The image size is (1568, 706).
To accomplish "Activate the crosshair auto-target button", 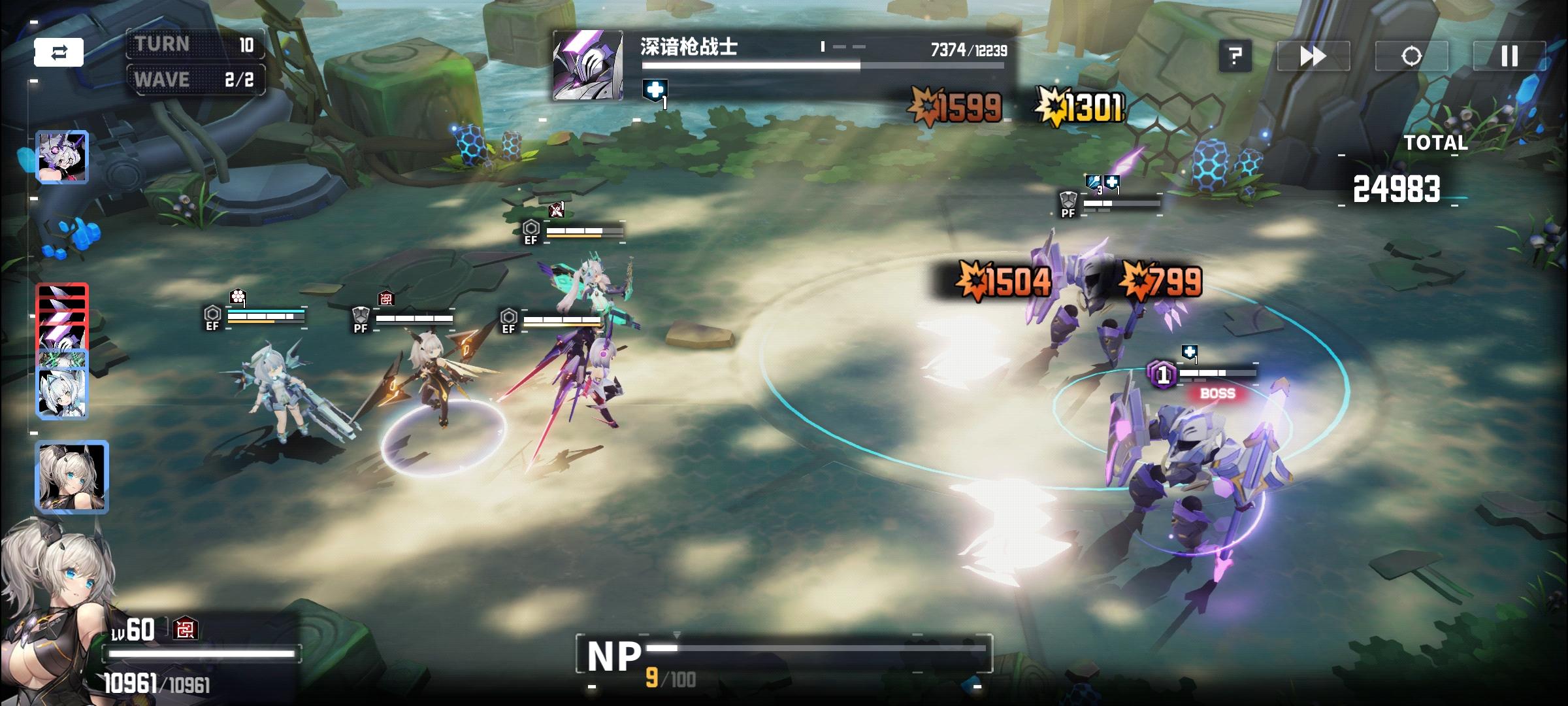I will (x=1411, y=56).
